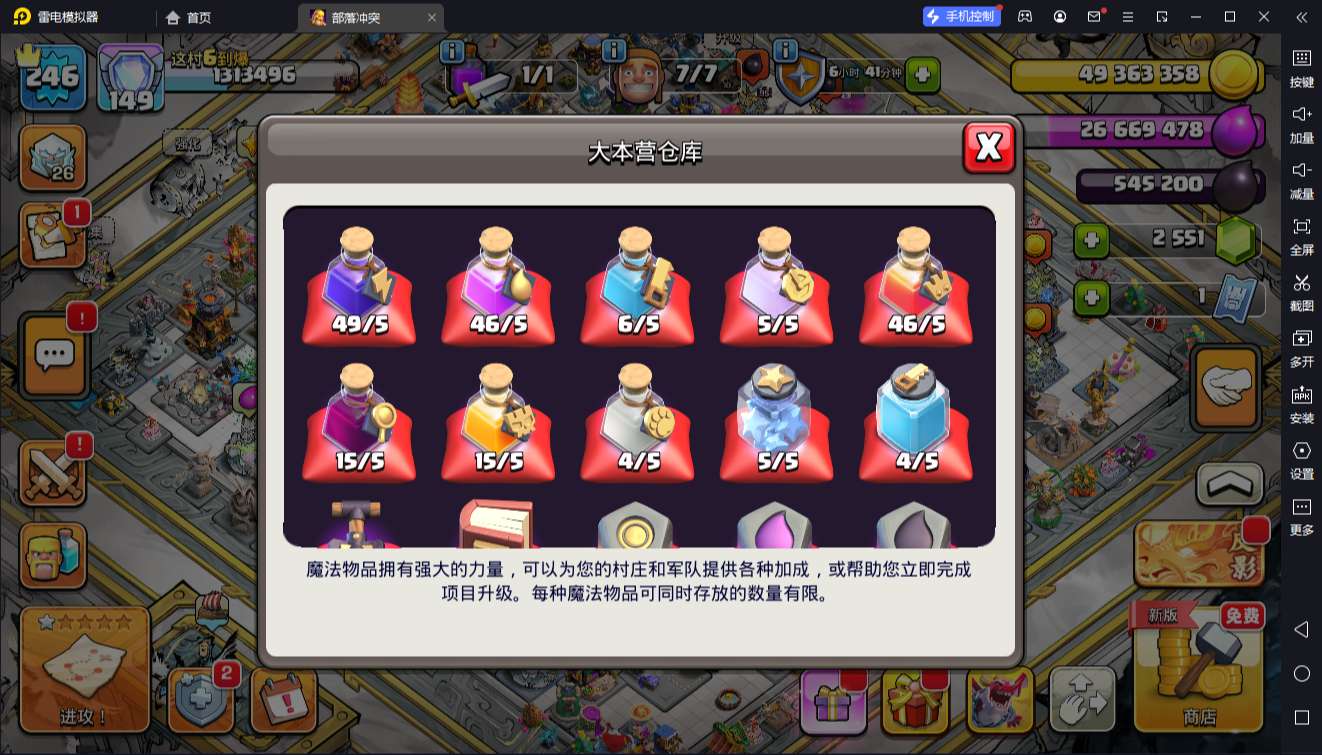The height and width of the screenshot is (755, 1322).
Task: Collapse the right sidebar with the chevron
Action: tap(1300, 17)
